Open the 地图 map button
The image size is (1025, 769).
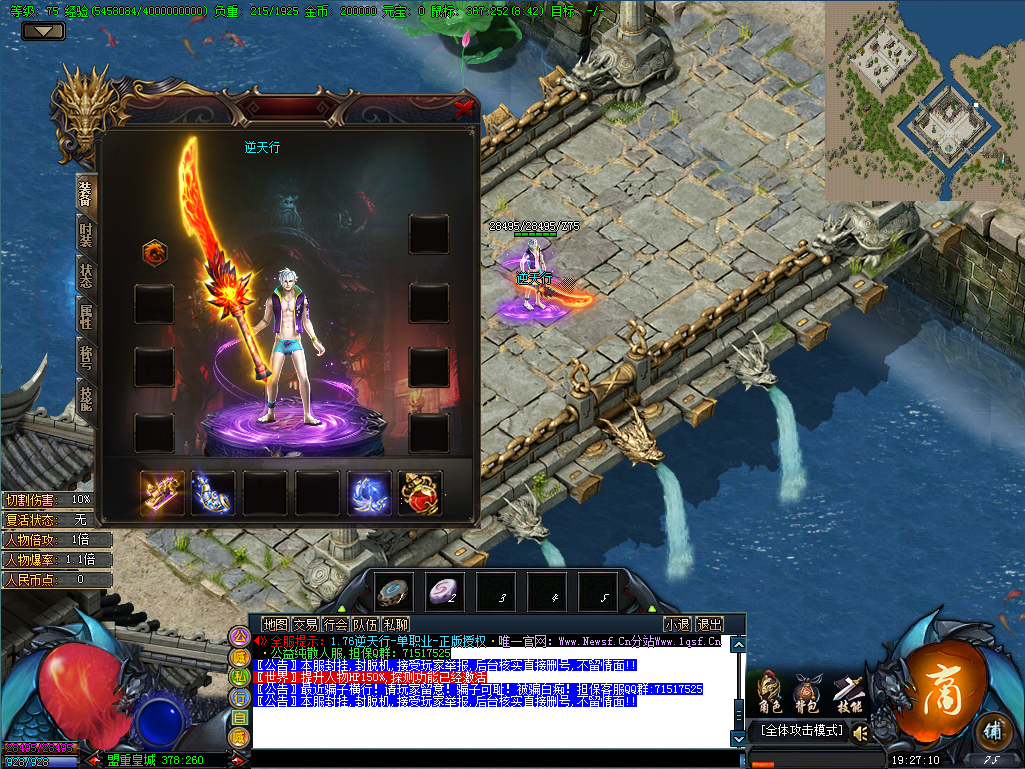[x=275, y=625]
